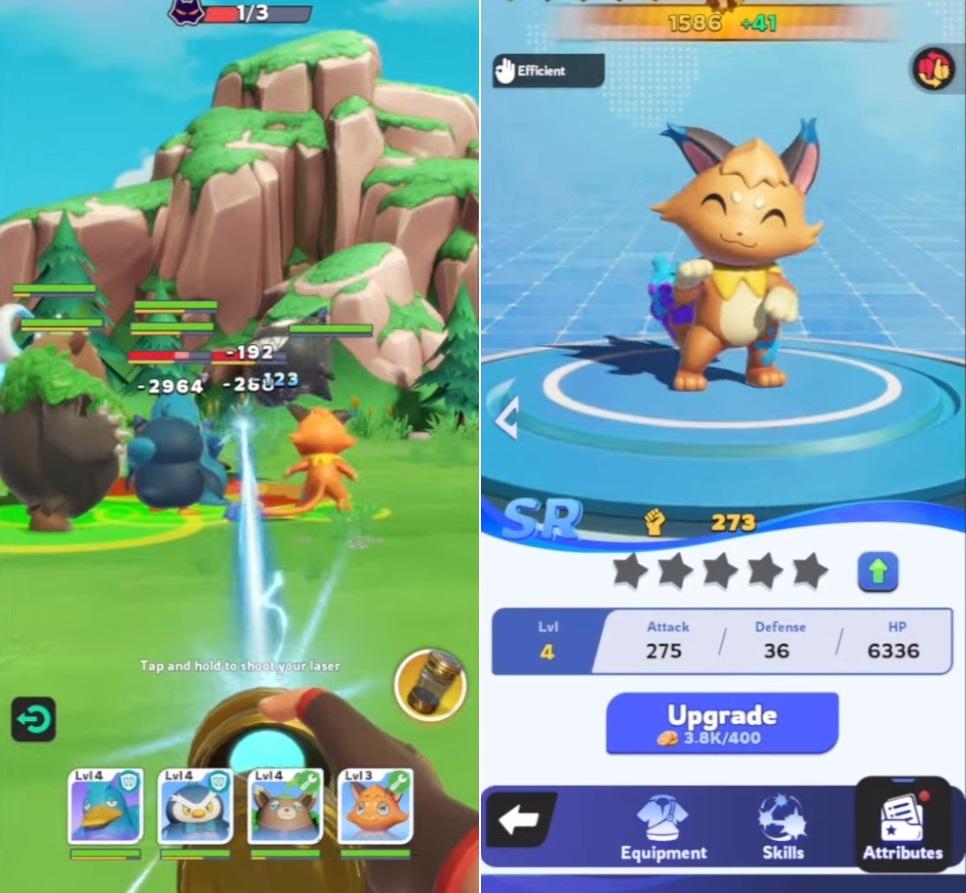Pick the bear Lvl 4 pet card
This screenshot has width=966, height=893.
point(286,806)
